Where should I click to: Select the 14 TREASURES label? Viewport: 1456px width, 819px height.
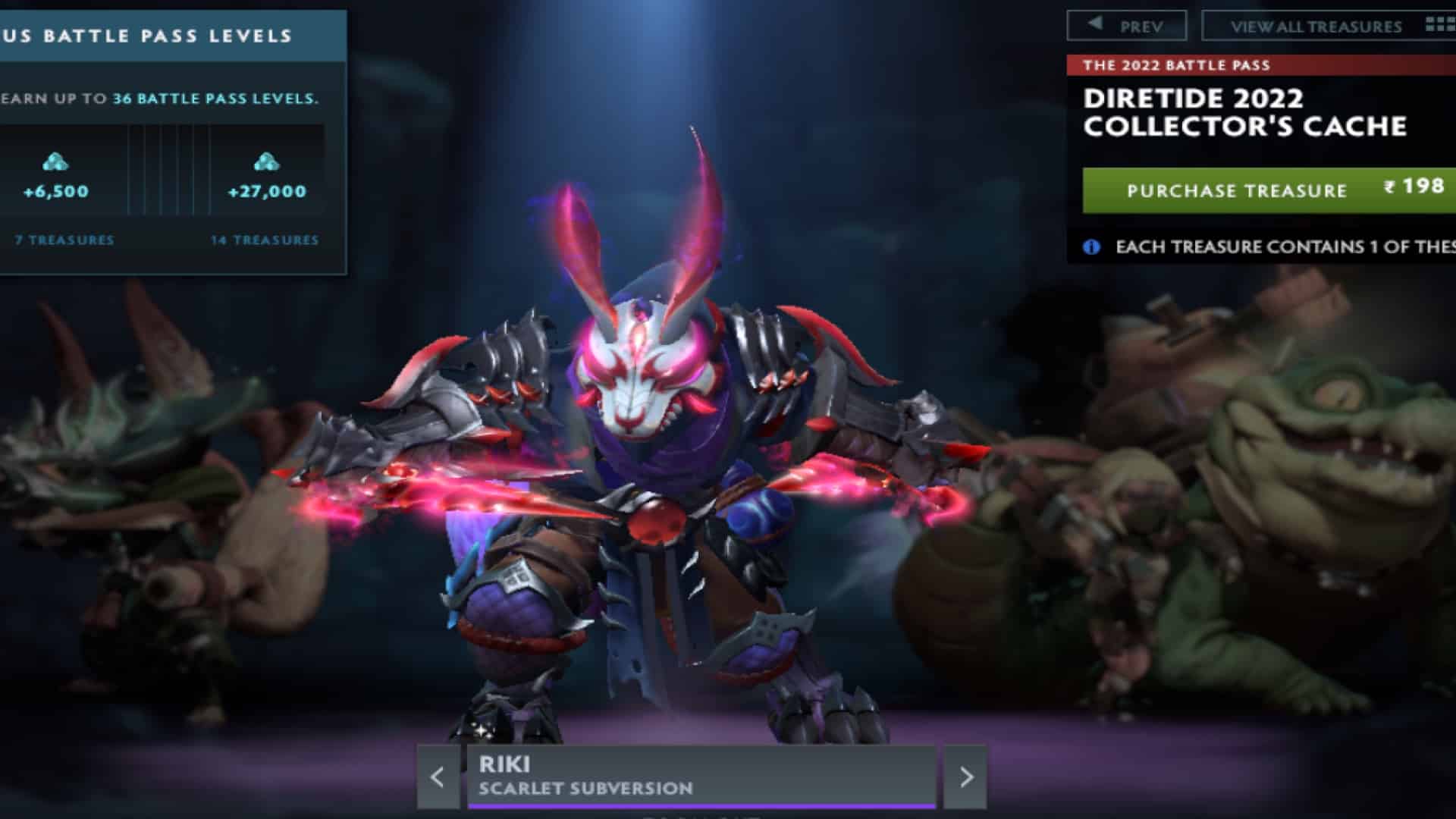click(265, 240)
